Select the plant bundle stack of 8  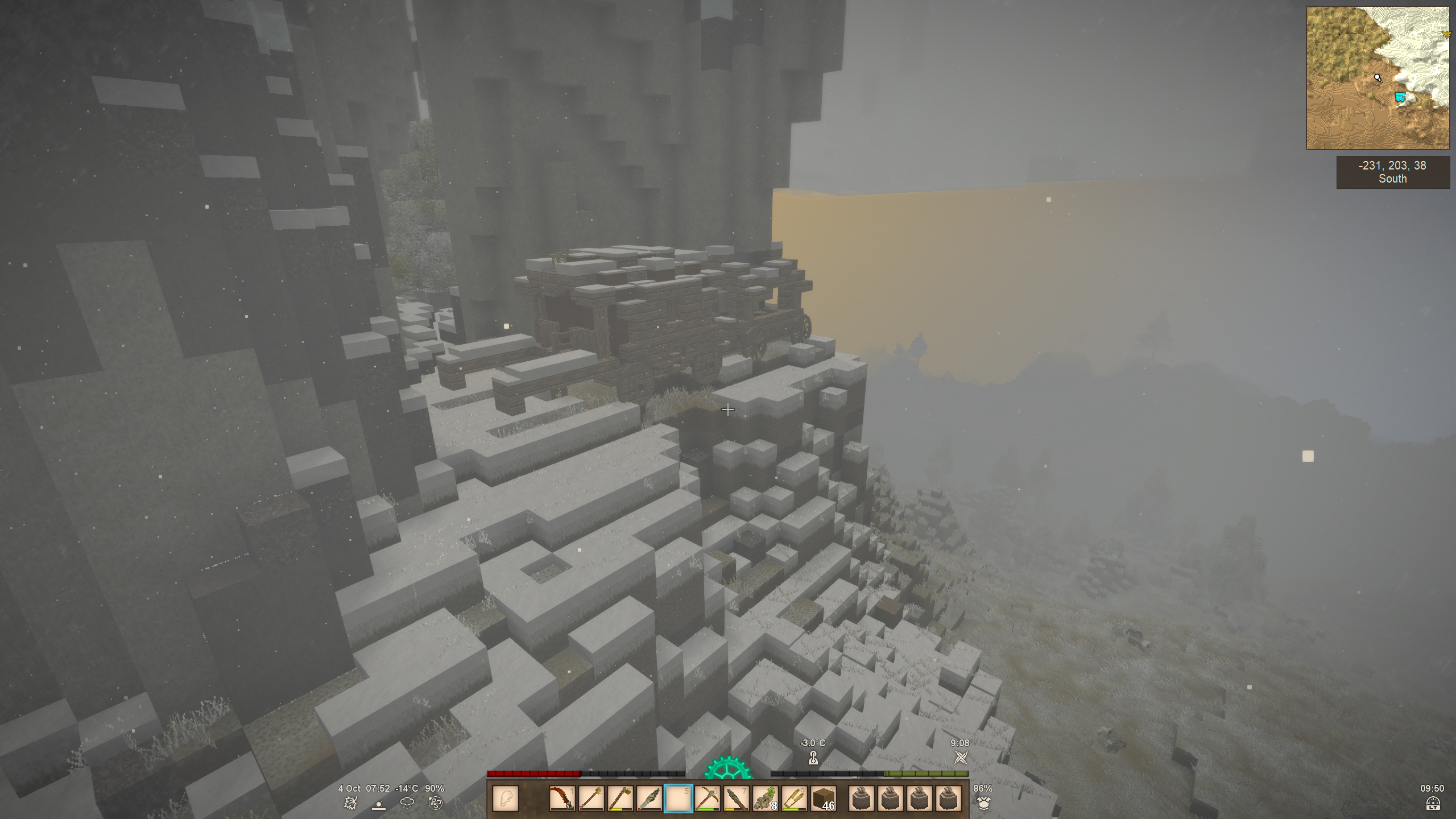765,799
